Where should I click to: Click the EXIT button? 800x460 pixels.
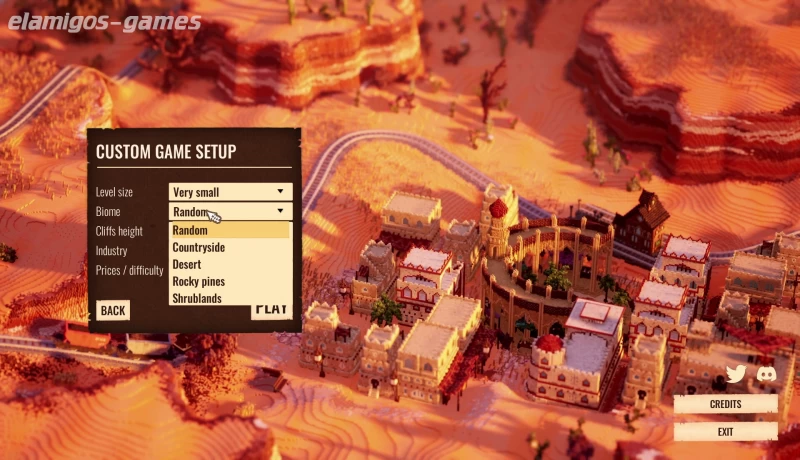coord(725,432)
